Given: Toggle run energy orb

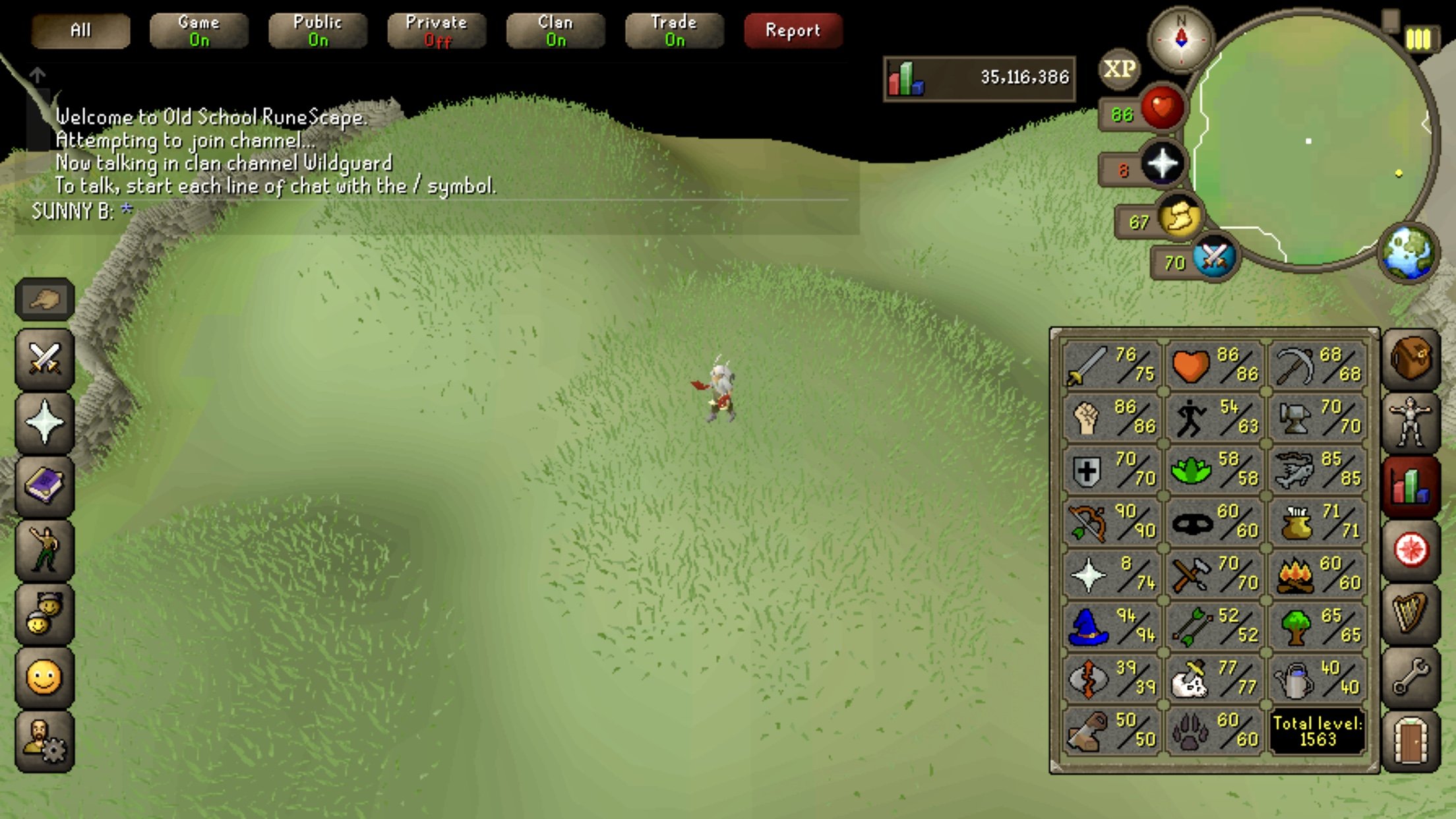Looking at the screenshot, I should (x=1179, y=218).
